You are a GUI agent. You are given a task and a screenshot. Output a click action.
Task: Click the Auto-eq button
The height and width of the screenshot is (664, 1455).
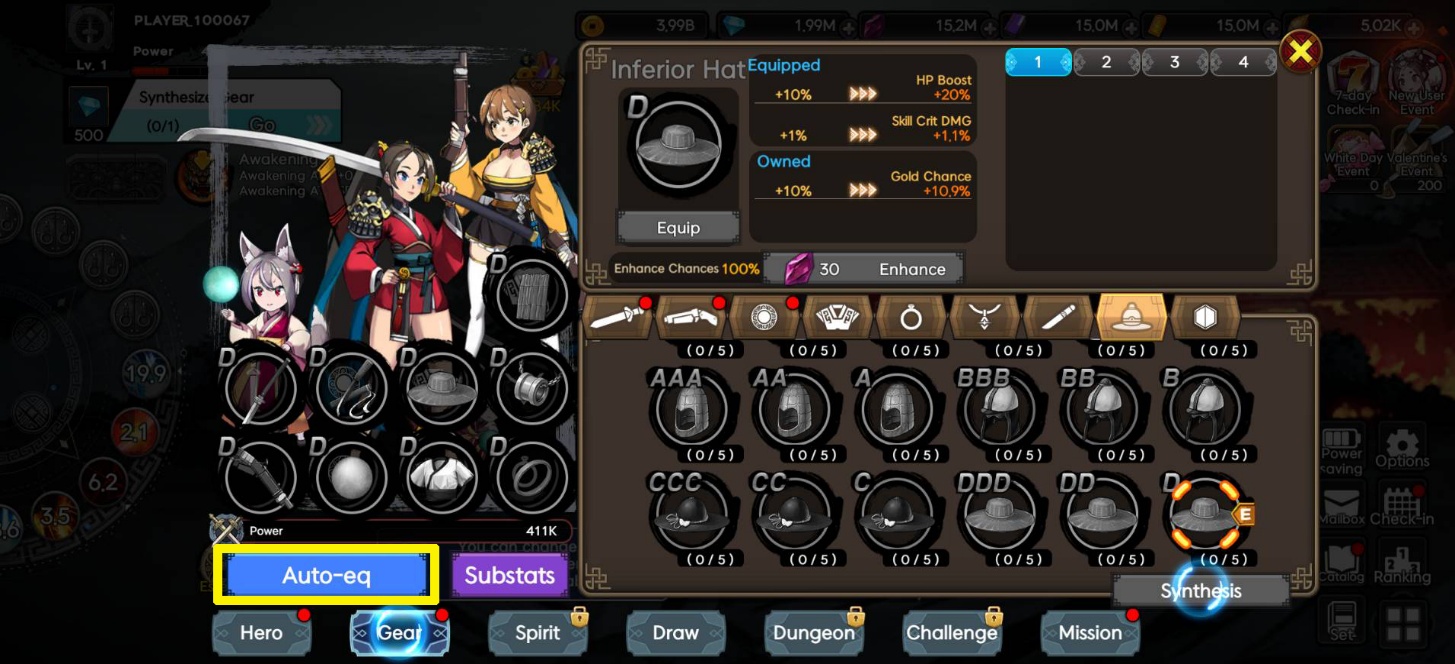point(326,575)
